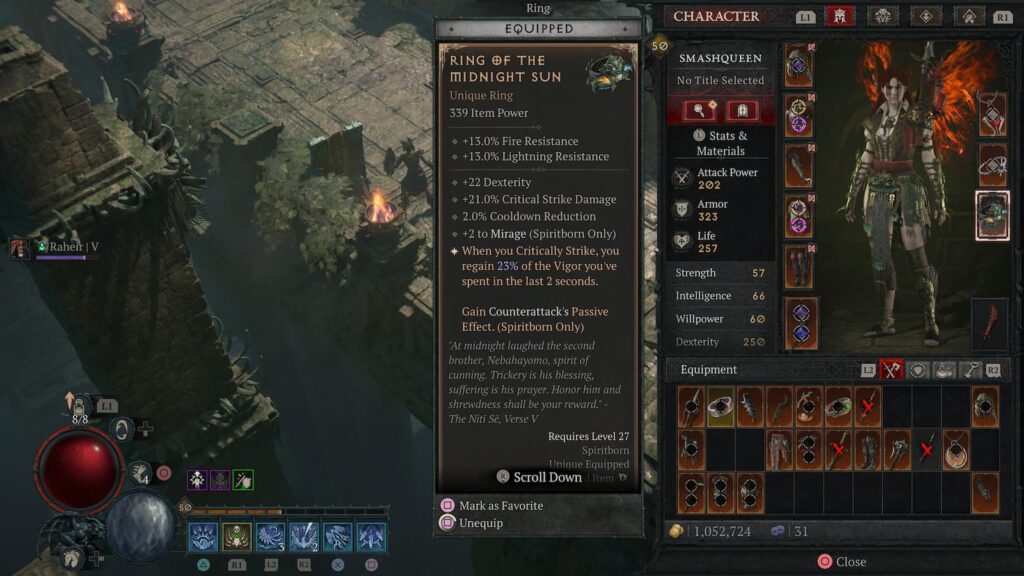This screenshot has height=576, width=1024.
Task: Select the equipped amulet slot on the character
Action: 992,115
